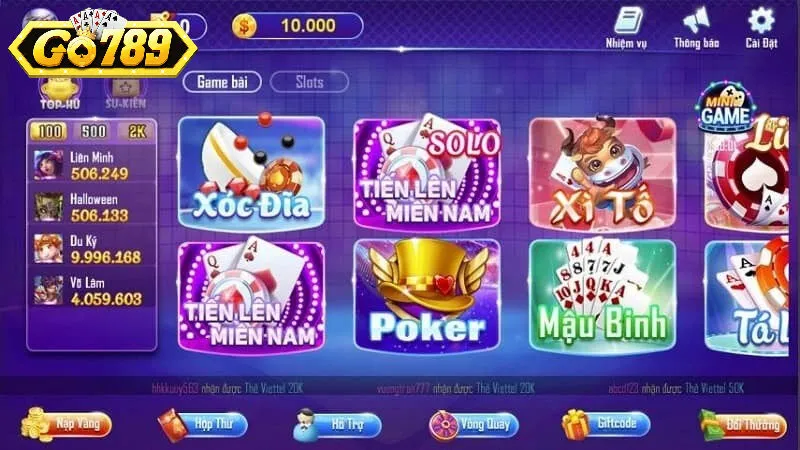The width and height of the screenshot is (800, 450).
Task: Switch to the Slots tab
Action: coord(309,82)
